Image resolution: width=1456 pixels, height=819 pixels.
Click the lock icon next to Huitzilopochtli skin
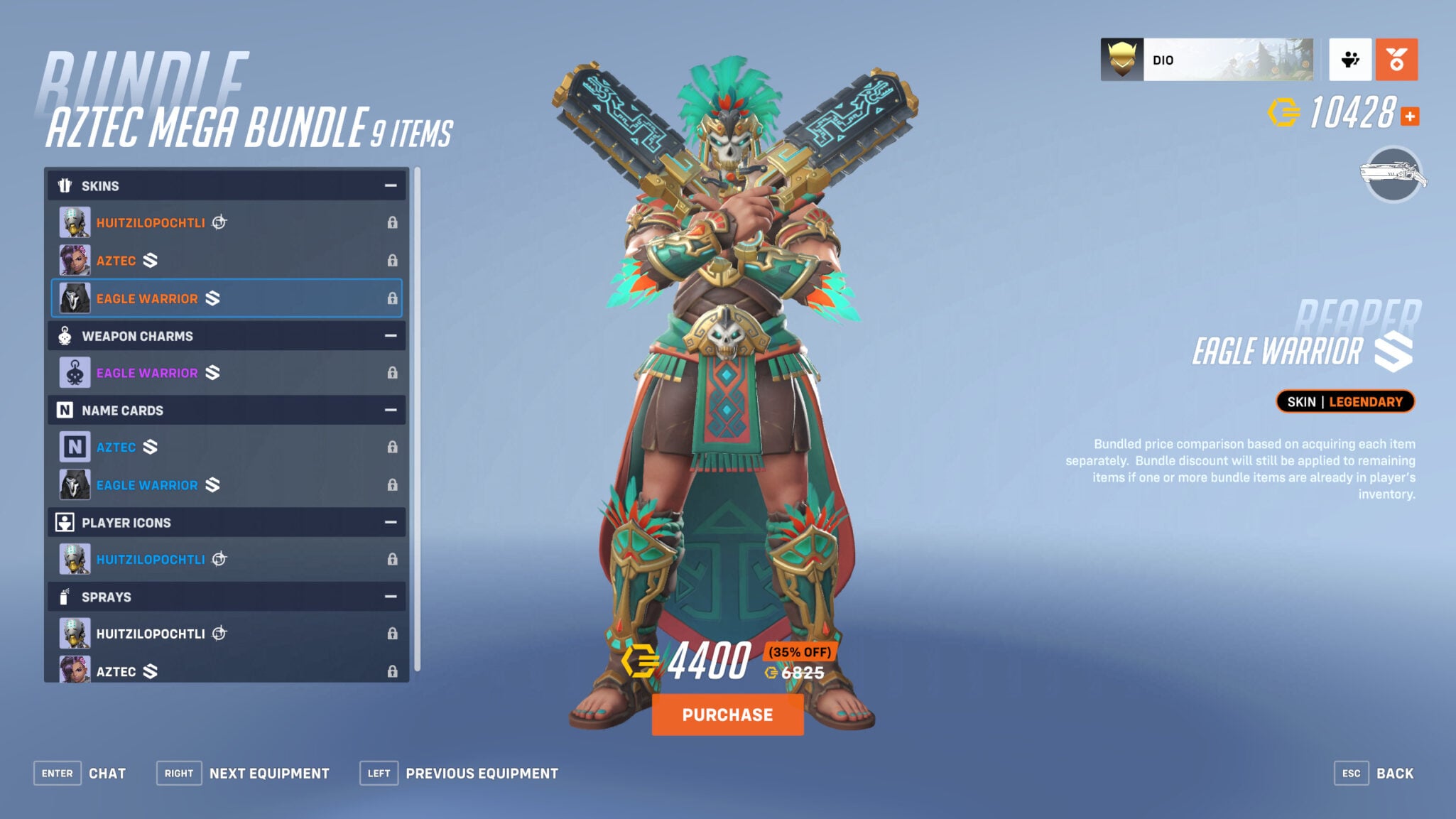pyautogui.click(x=391, y=222)
